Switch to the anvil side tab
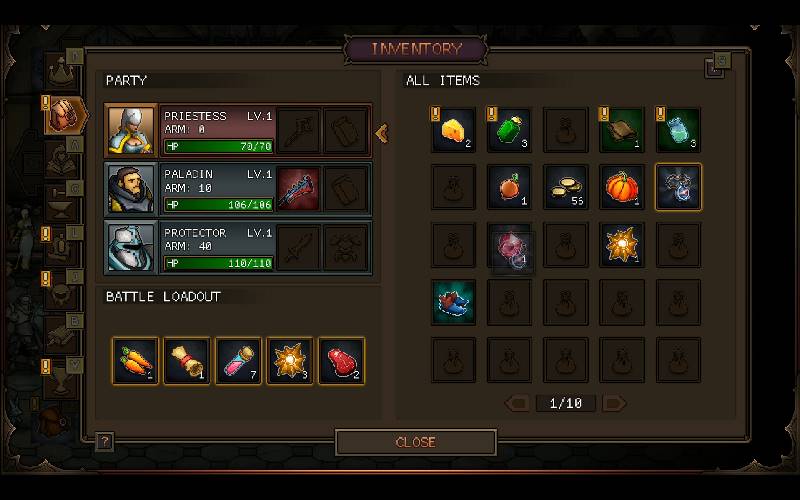The height and width of the screenshot is (500, 800). (64, 202)
